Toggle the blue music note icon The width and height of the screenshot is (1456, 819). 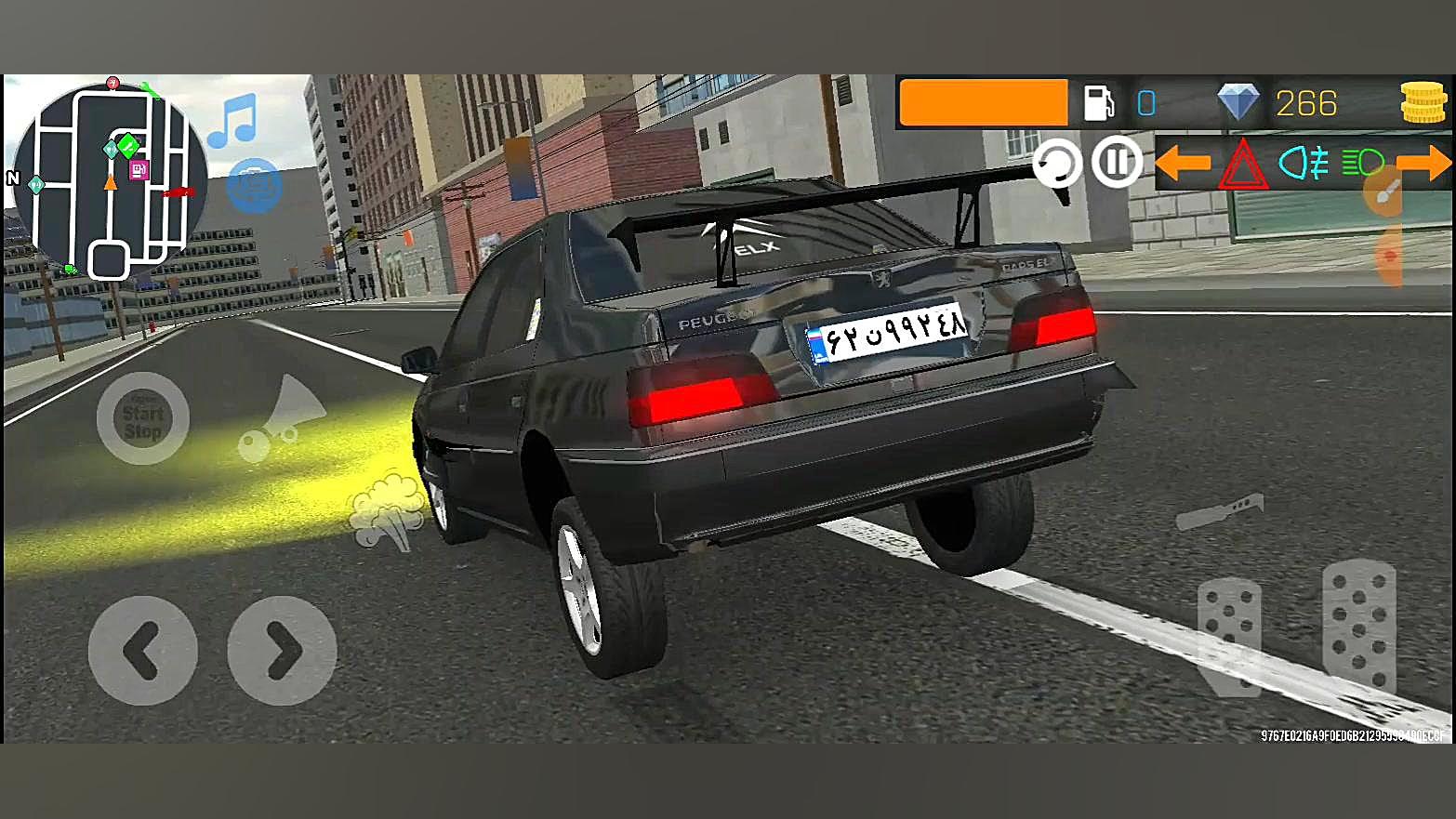(232, 121)
